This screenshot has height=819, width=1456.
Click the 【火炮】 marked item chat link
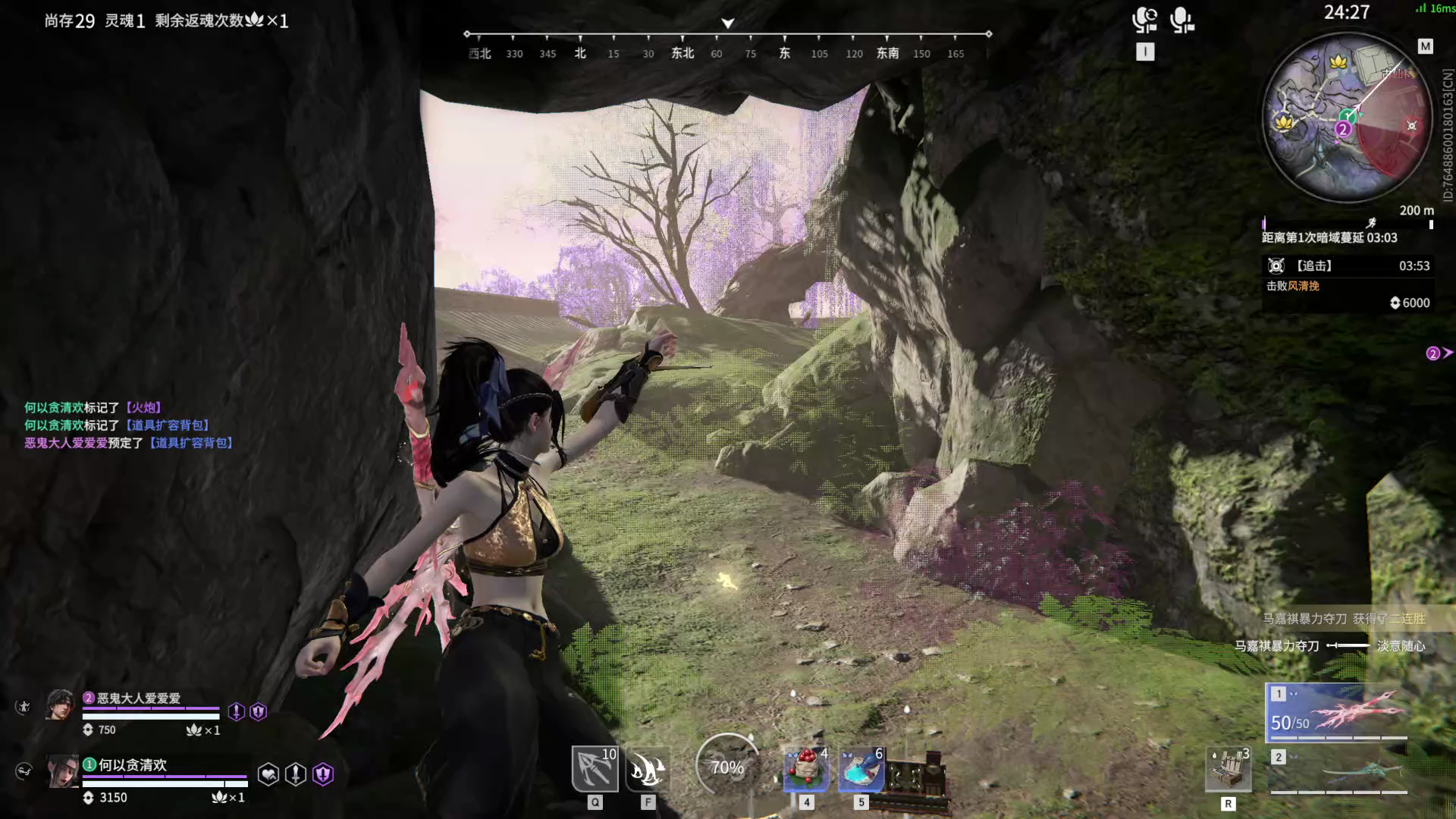tap(143, 408)
